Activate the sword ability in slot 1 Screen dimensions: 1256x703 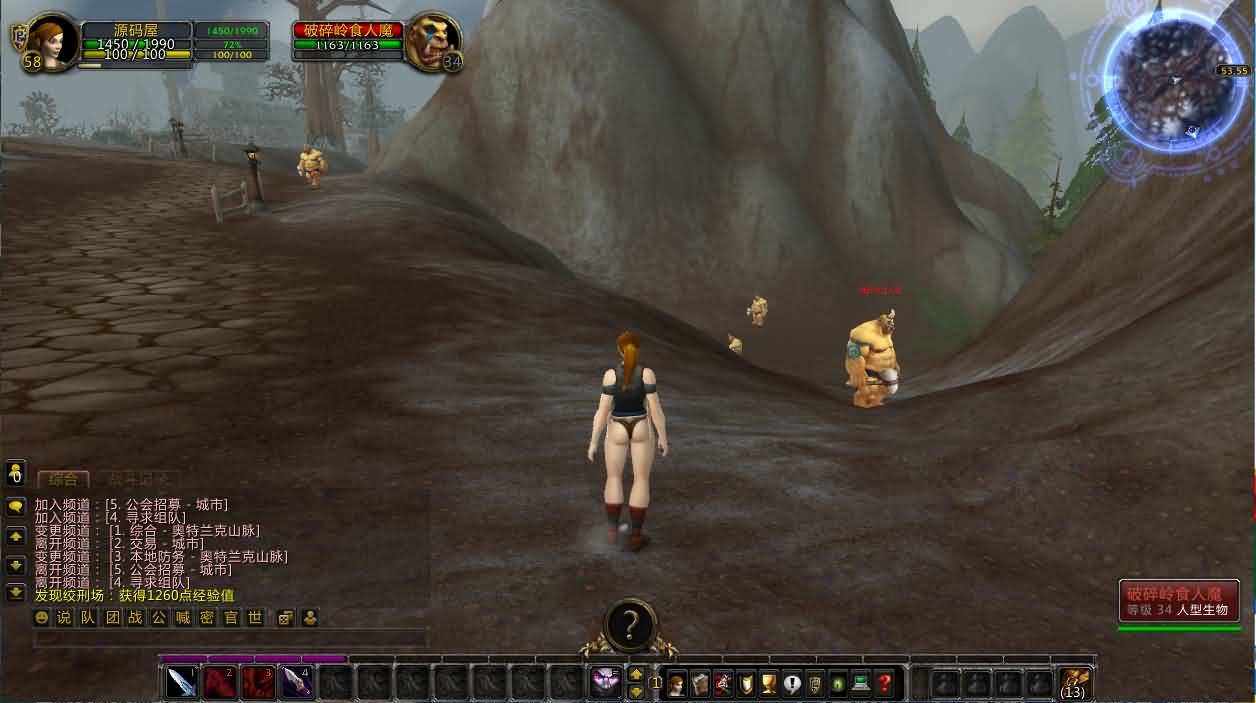tap(181, 683)
